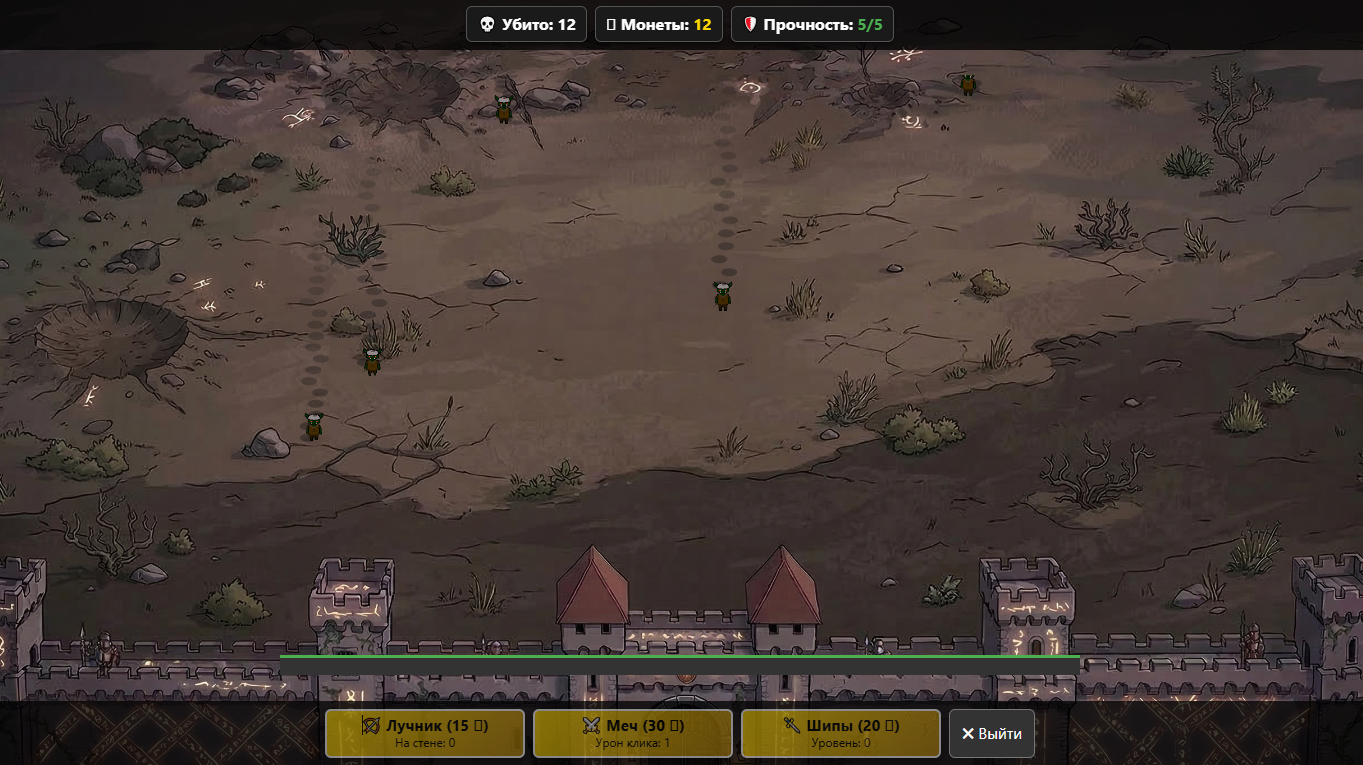This screenshot has height=765, width=1363.
Task: Exit the game with the Выйти button
Action: tap(991, 733)
